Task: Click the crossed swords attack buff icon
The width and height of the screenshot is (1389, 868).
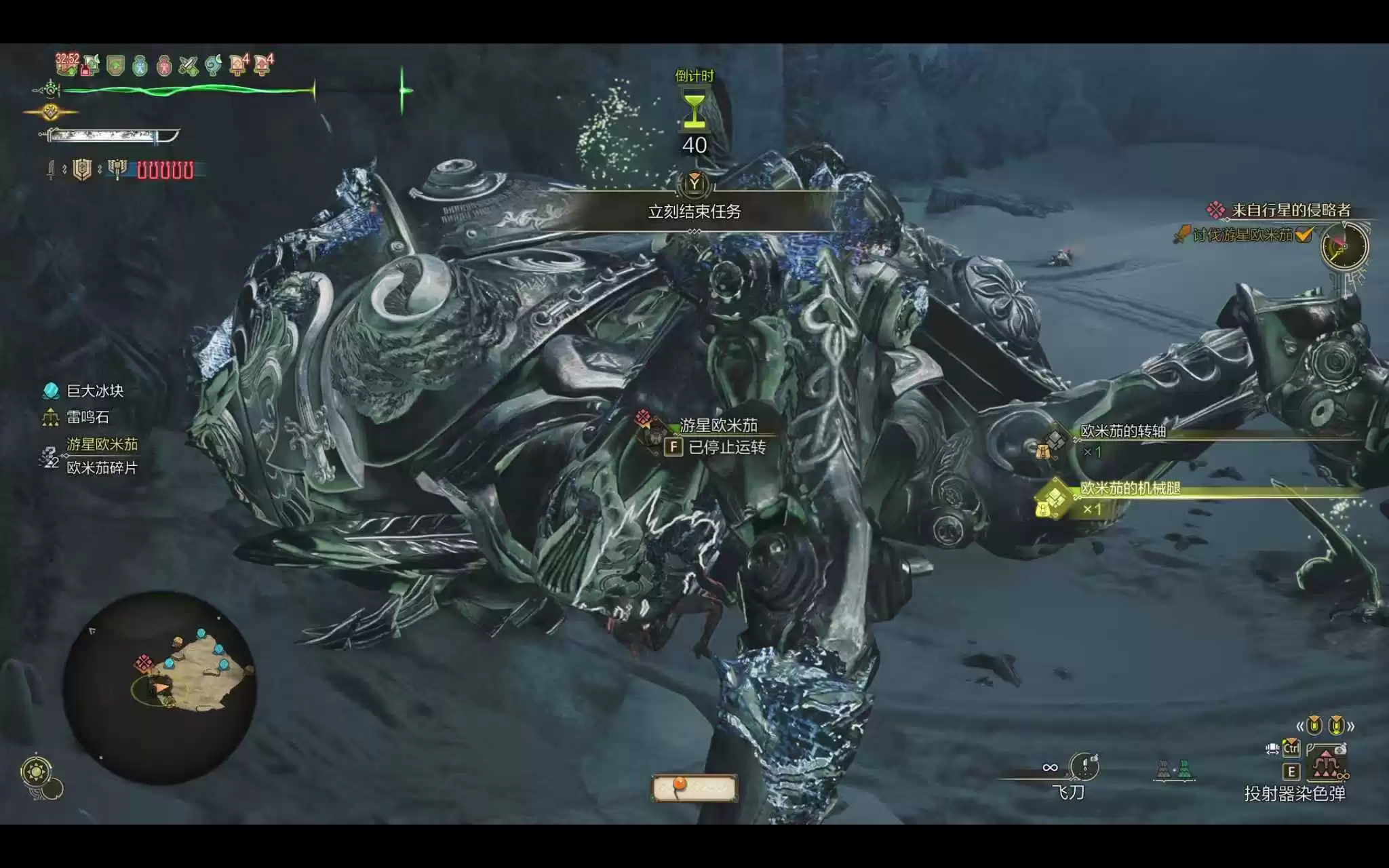Action: (x=188, y=66)
